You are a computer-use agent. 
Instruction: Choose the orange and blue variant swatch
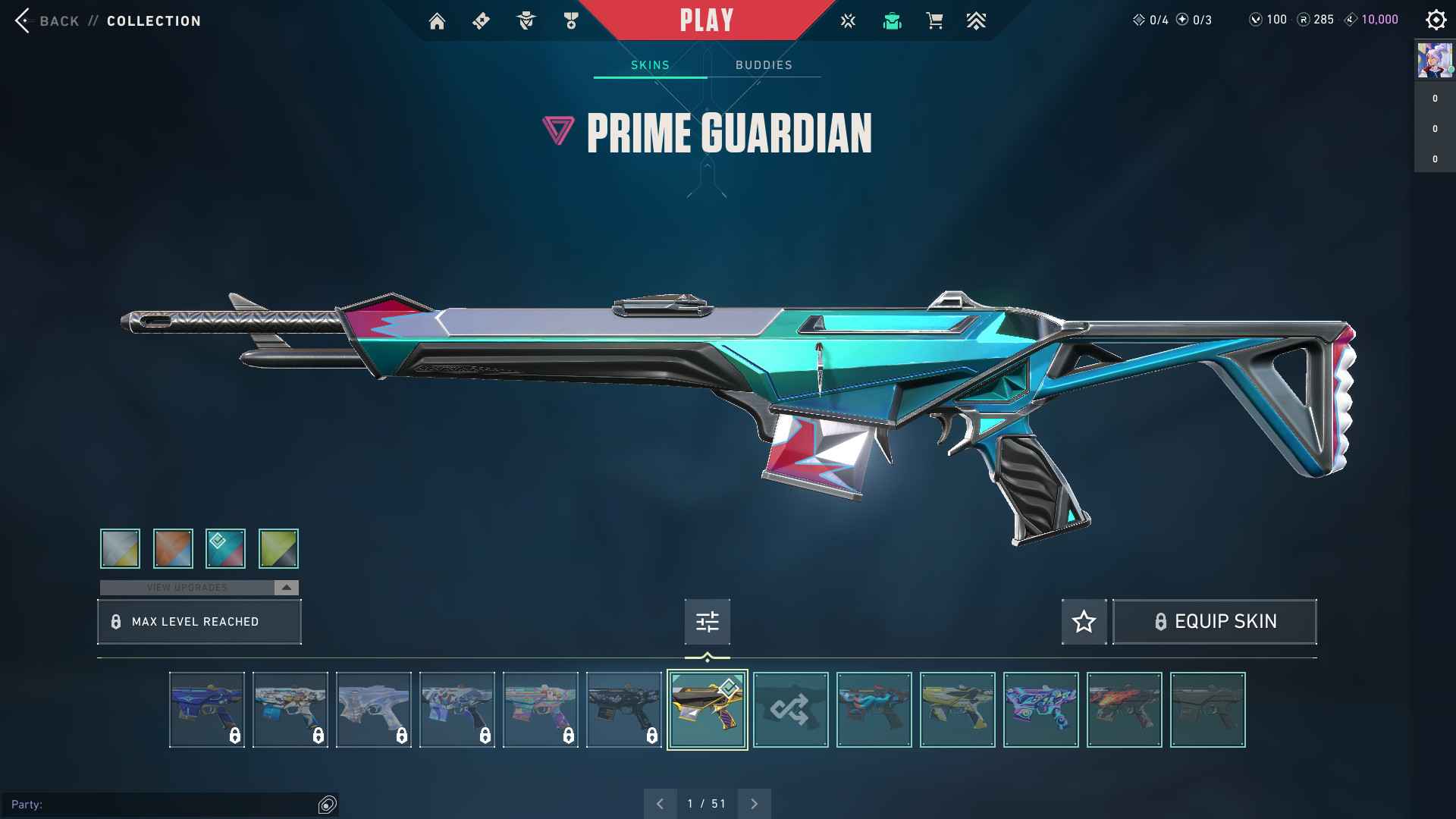coord(173,548)
